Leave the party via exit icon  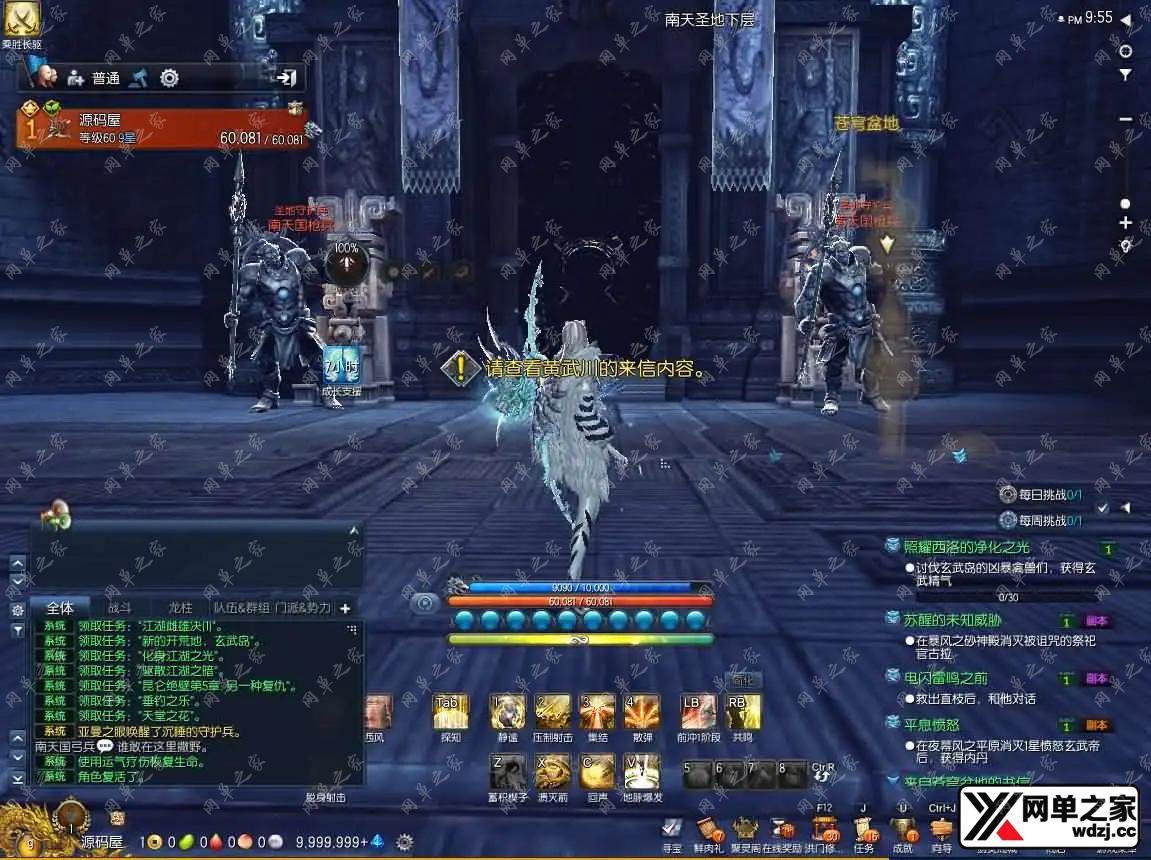(x=287, y=77)
